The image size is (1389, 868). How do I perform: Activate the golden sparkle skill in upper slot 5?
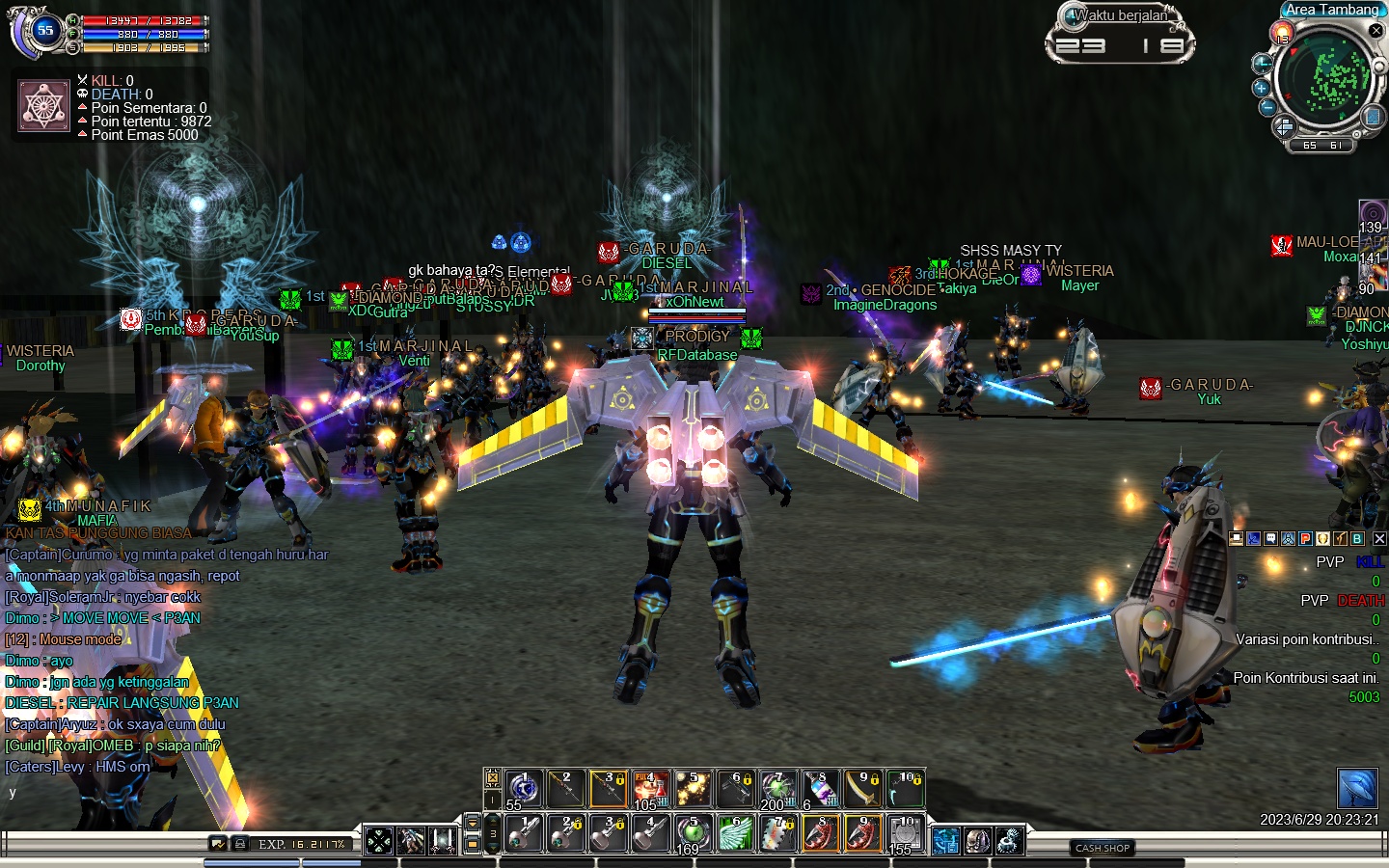point(693,789)
